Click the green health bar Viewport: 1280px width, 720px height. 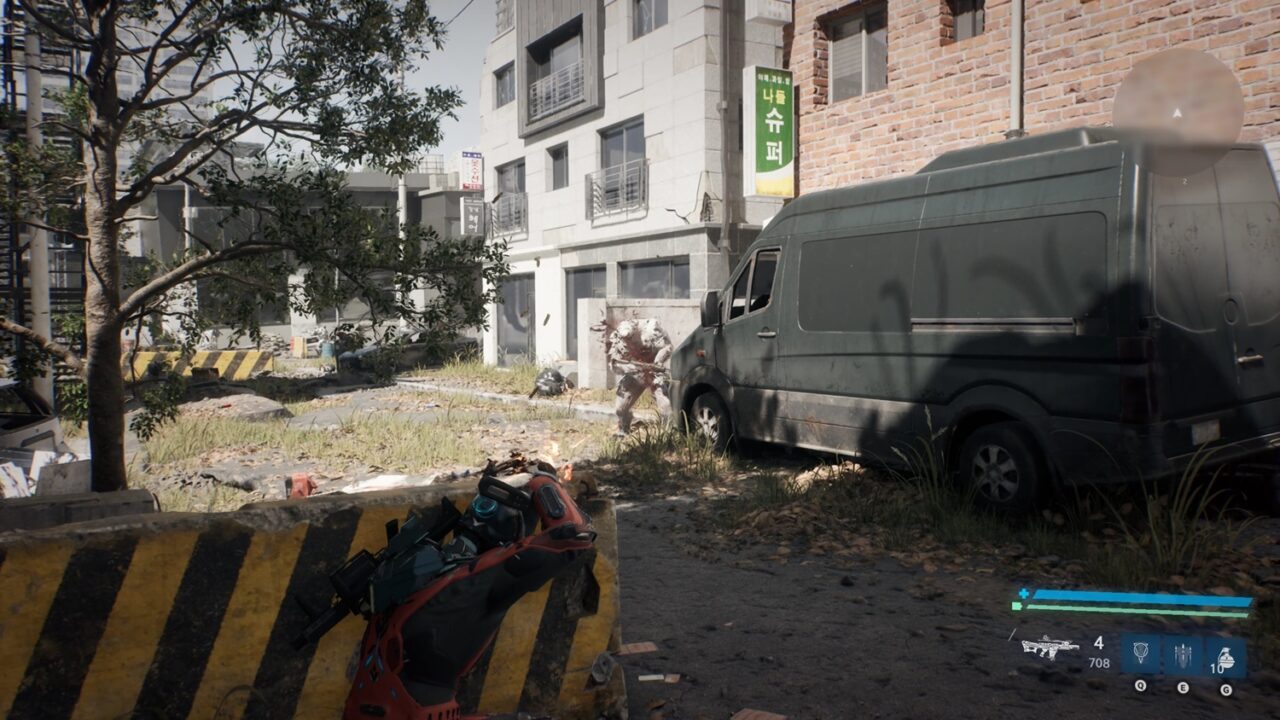[1140, 612]
